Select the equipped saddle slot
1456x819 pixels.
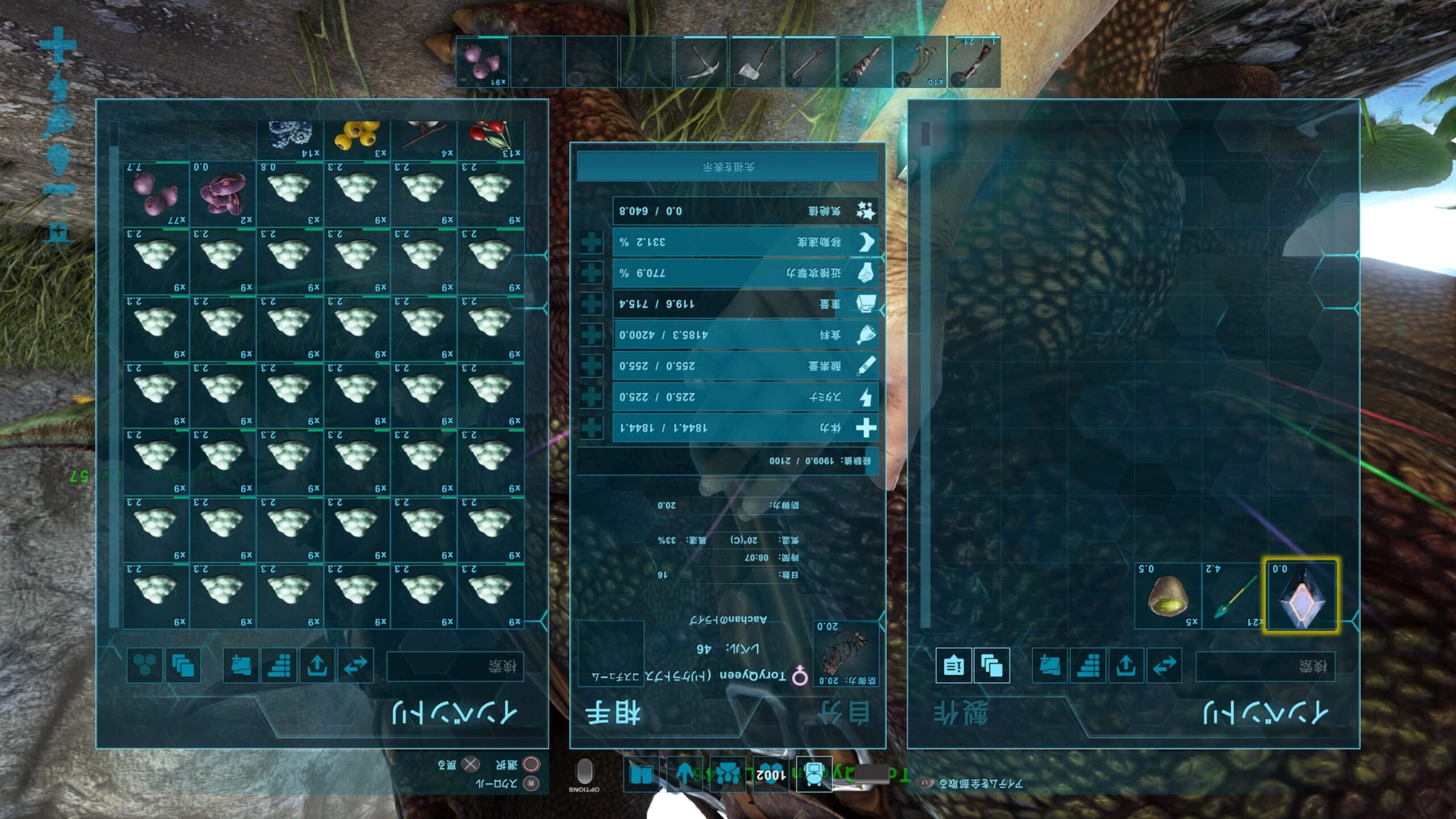845,653
